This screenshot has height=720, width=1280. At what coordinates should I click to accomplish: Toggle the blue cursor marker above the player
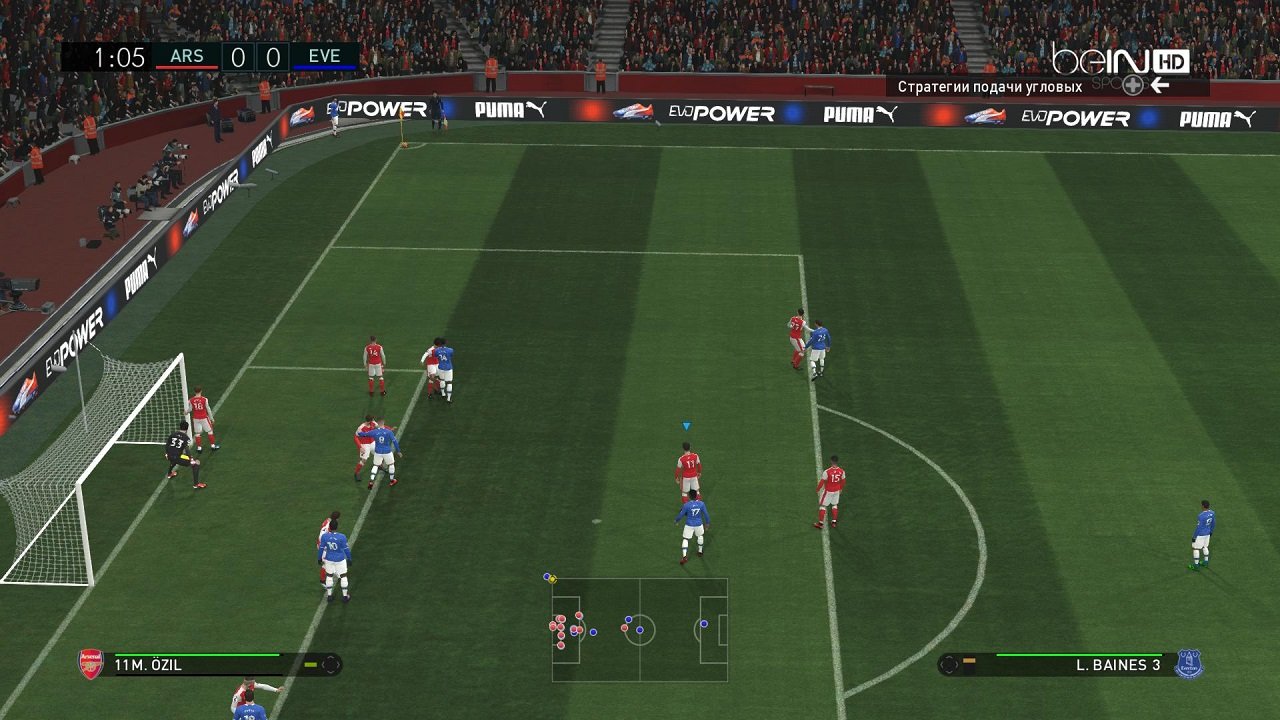point(686,424)
